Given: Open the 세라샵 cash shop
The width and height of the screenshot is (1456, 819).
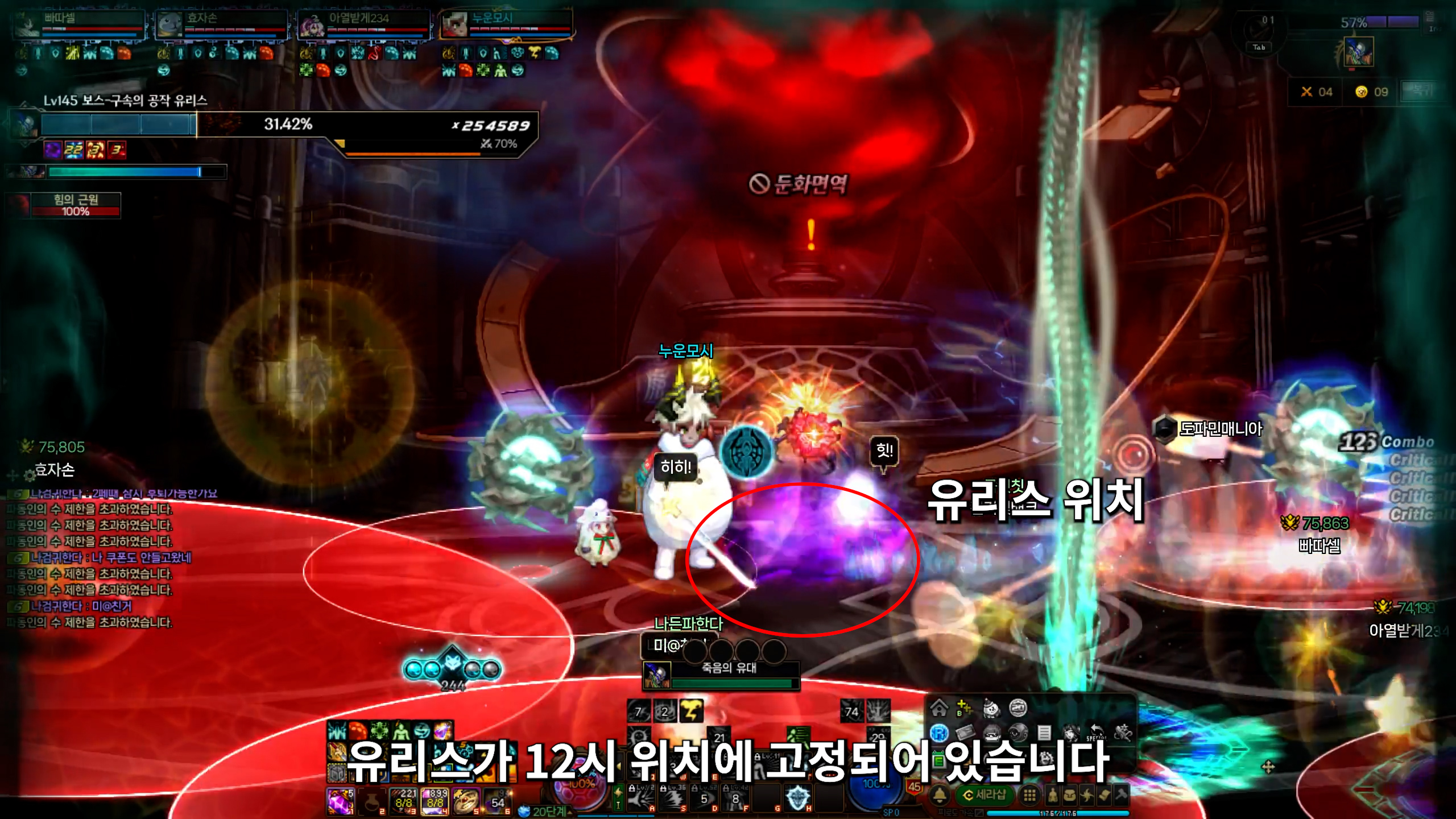Looking at the screenshot, I should 985,795.
